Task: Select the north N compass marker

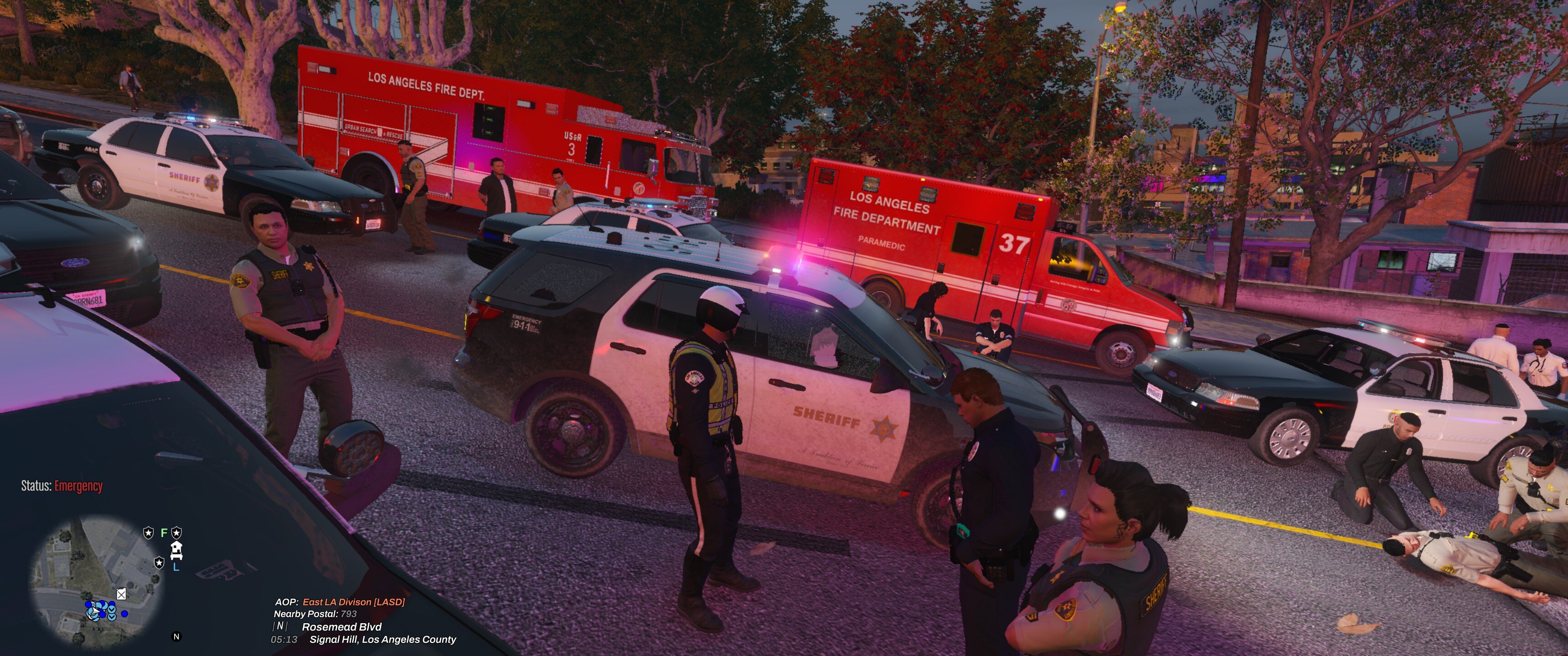Action: coord(176,636)
